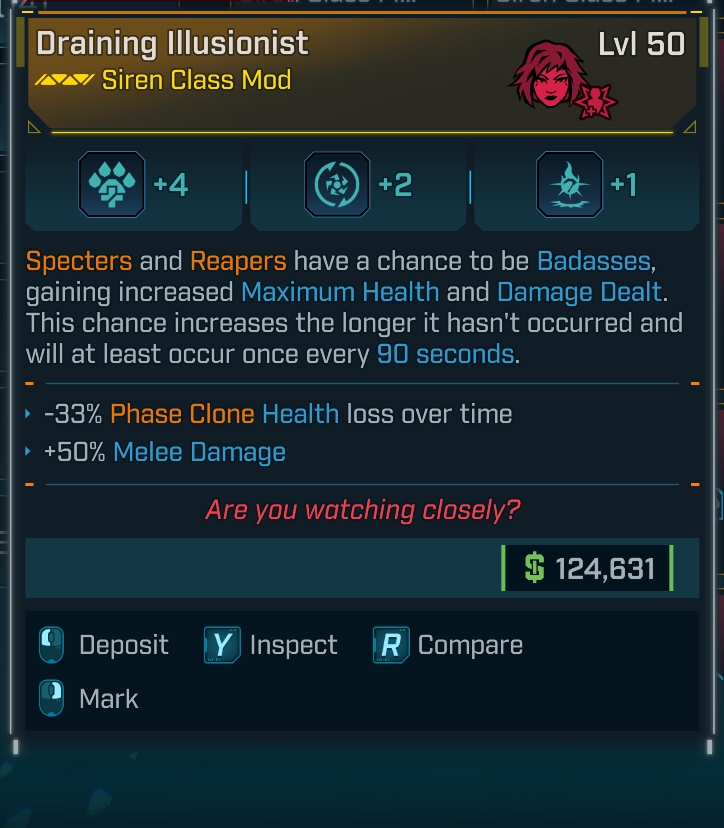Select the droplet cluster skill icon with +4
The width and height of the screenshot is (724, 828).
tap(112, 184)
